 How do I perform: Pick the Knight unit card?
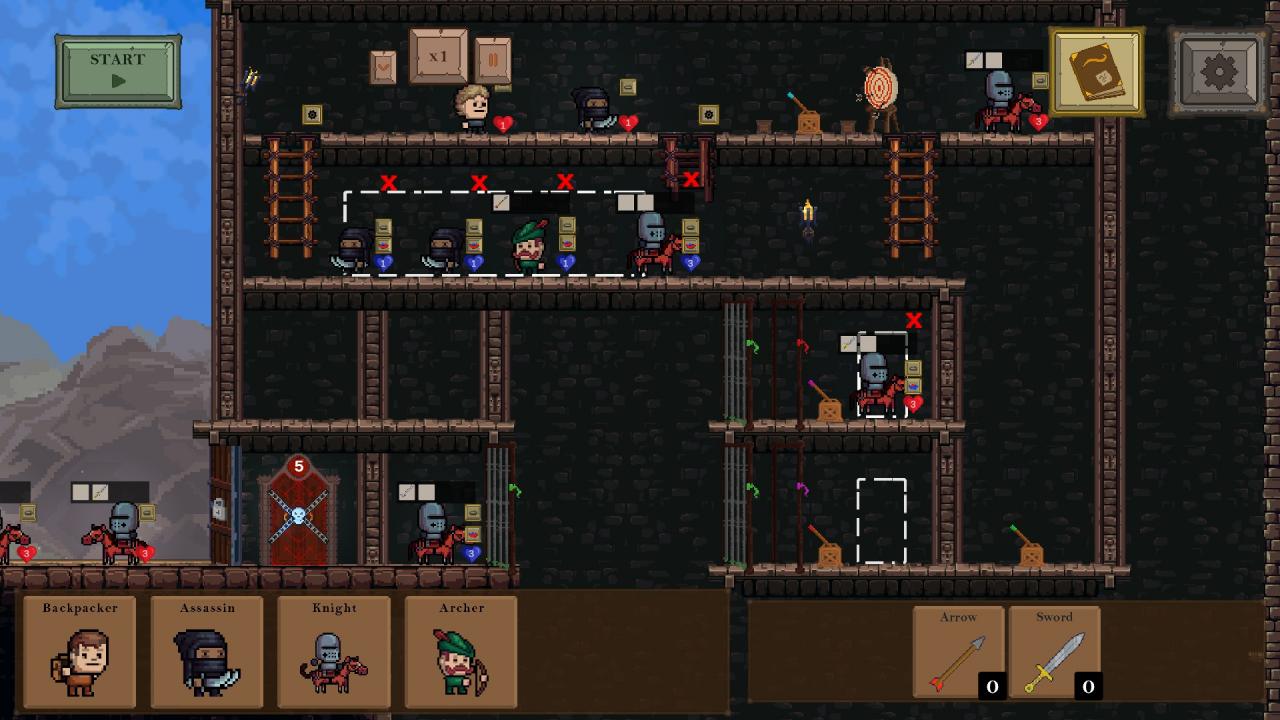click(334, 652)
